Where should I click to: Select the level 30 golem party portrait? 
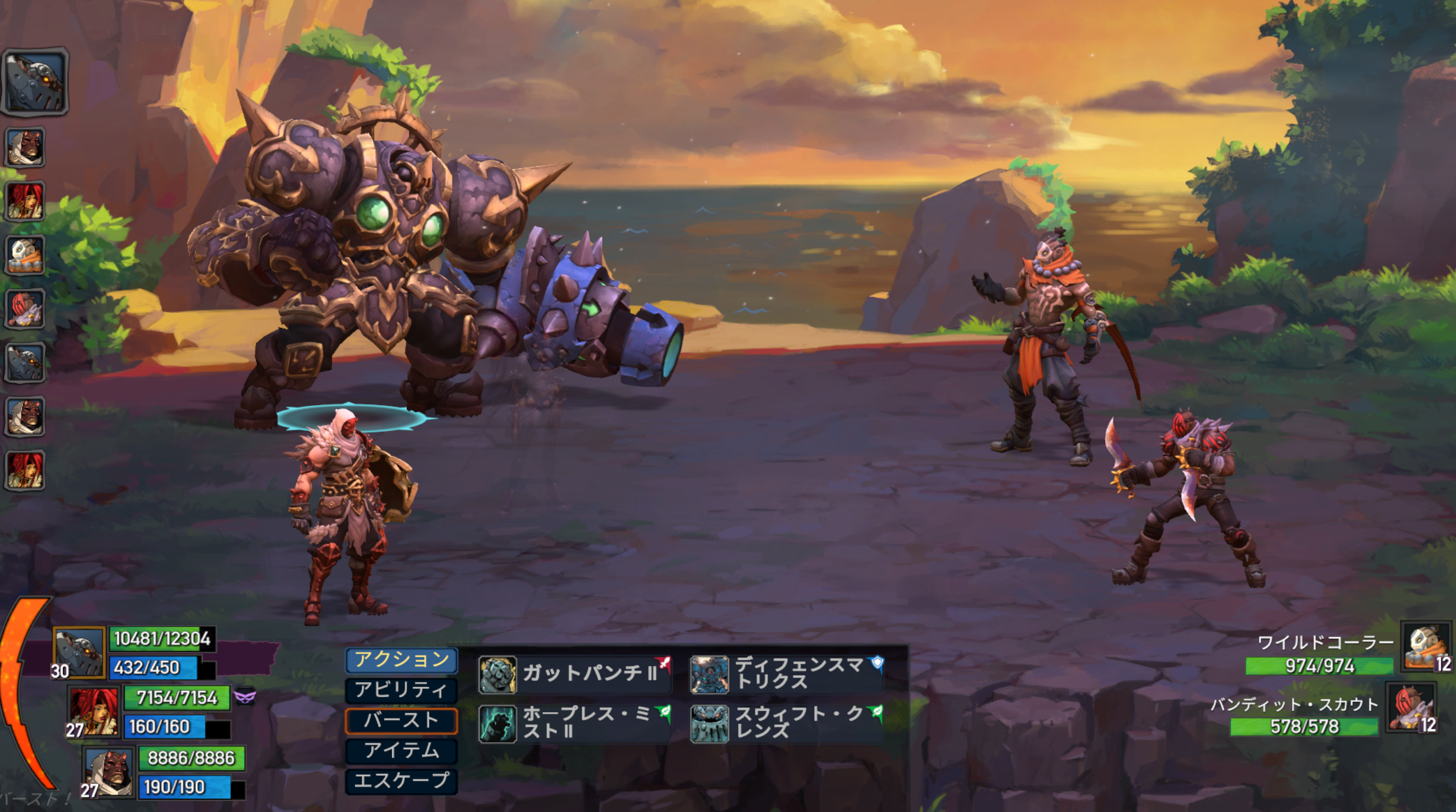point(79,652)
